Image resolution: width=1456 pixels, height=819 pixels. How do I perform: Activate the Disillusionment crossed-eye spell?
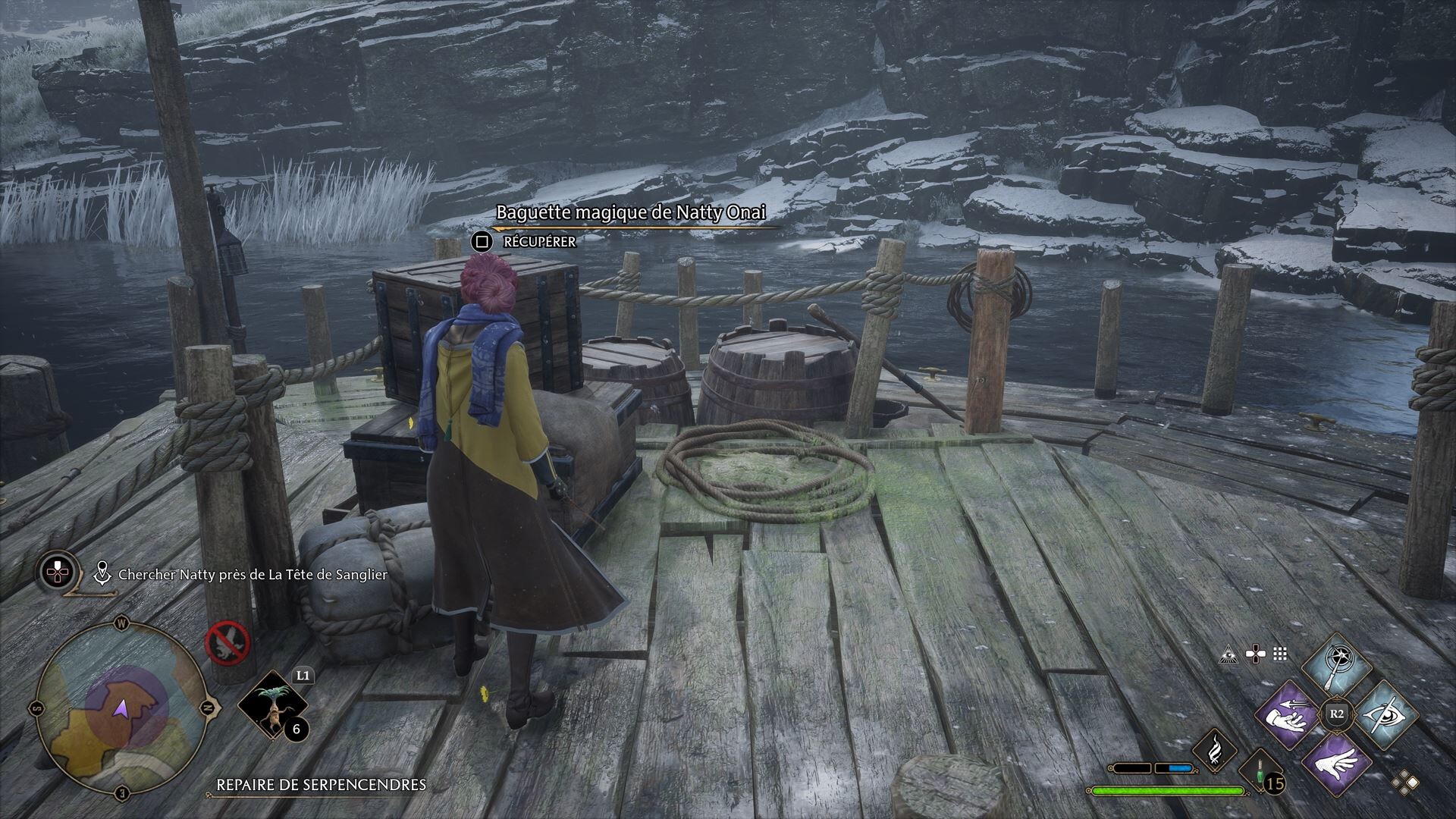1385,715
